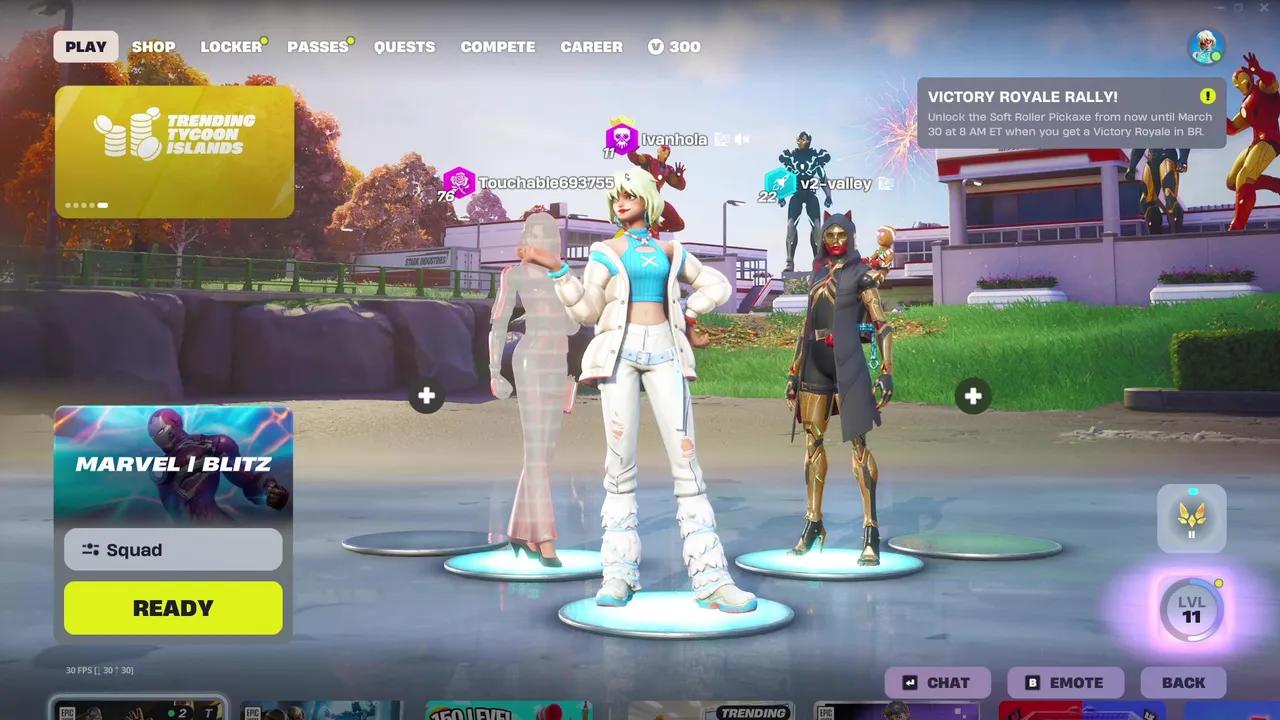Screen dimensions: 1280x720
Task: Click the BACK button
Action: click(1183, 682)
